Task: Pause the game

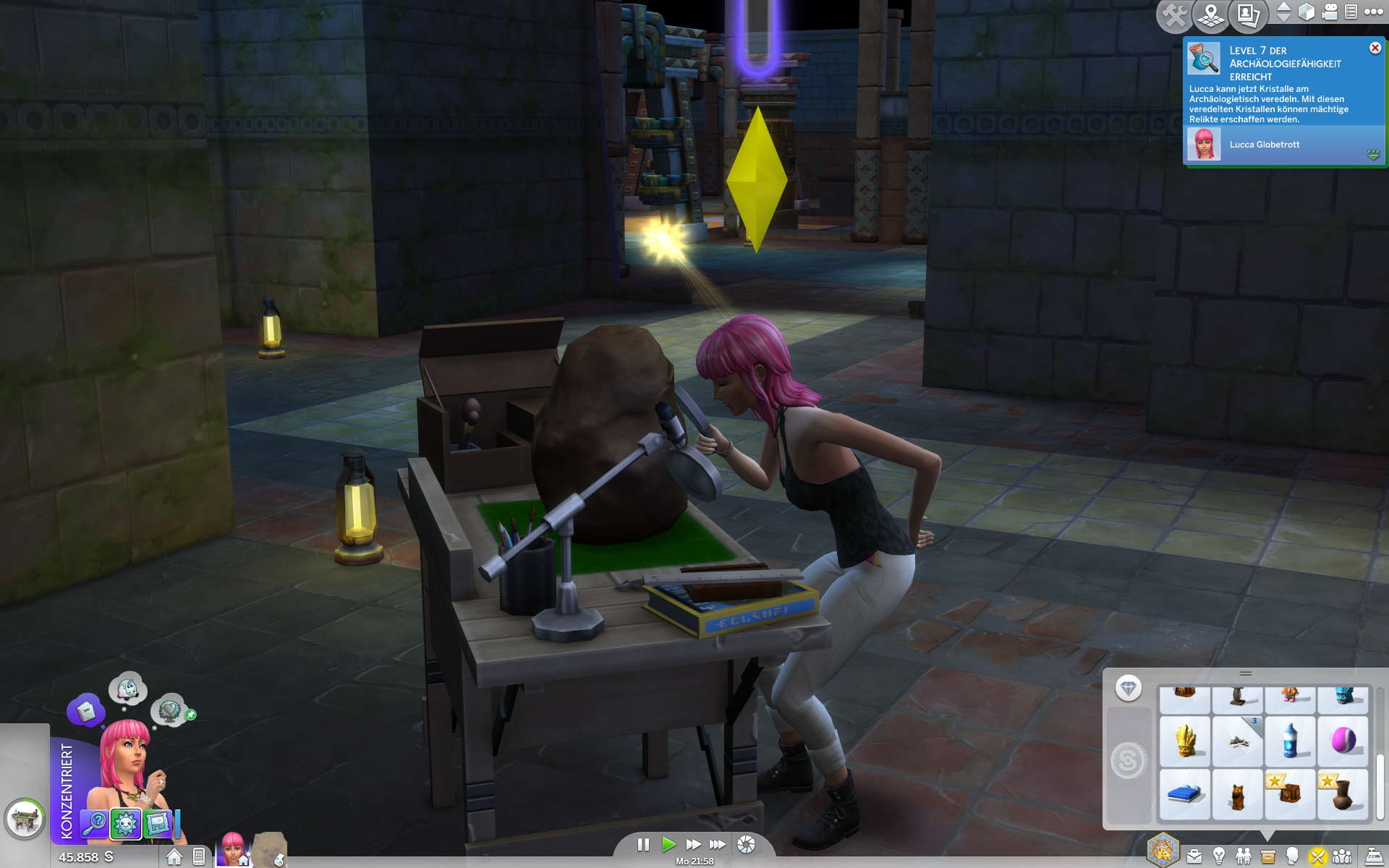Action: (x=643, y=844)
